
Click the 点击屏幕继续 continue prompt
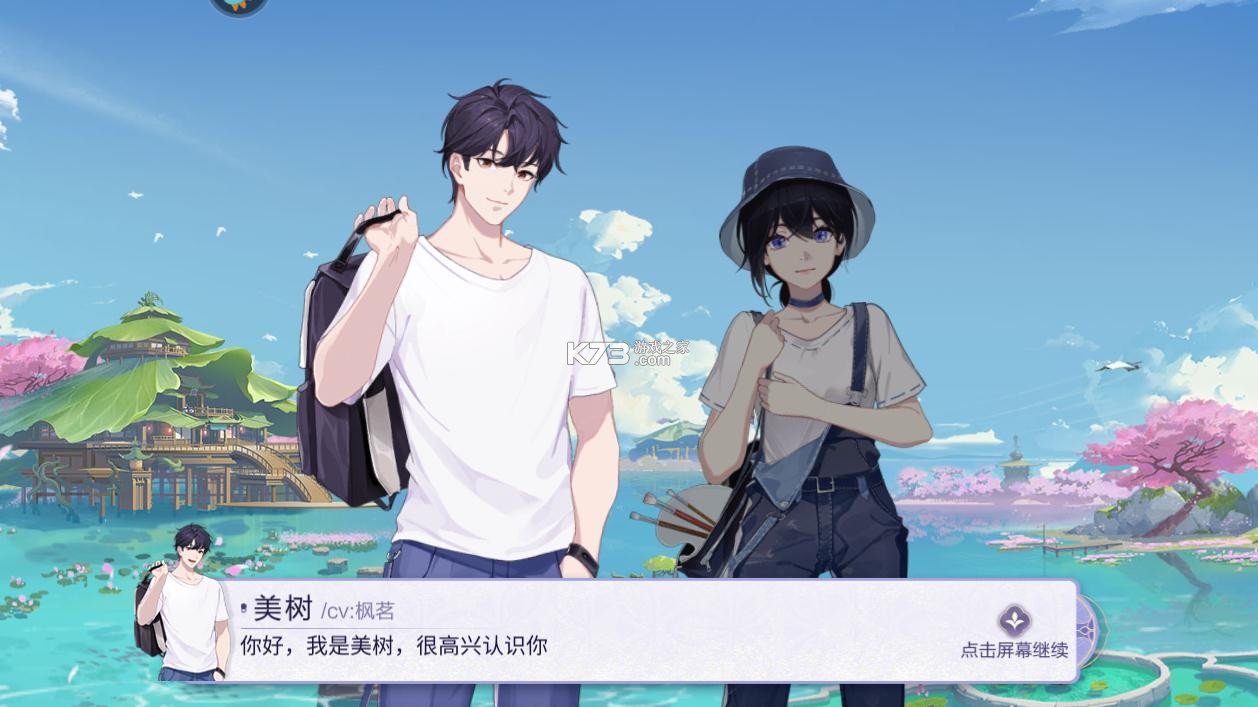pyautogui.click(x=1014, y=650)
